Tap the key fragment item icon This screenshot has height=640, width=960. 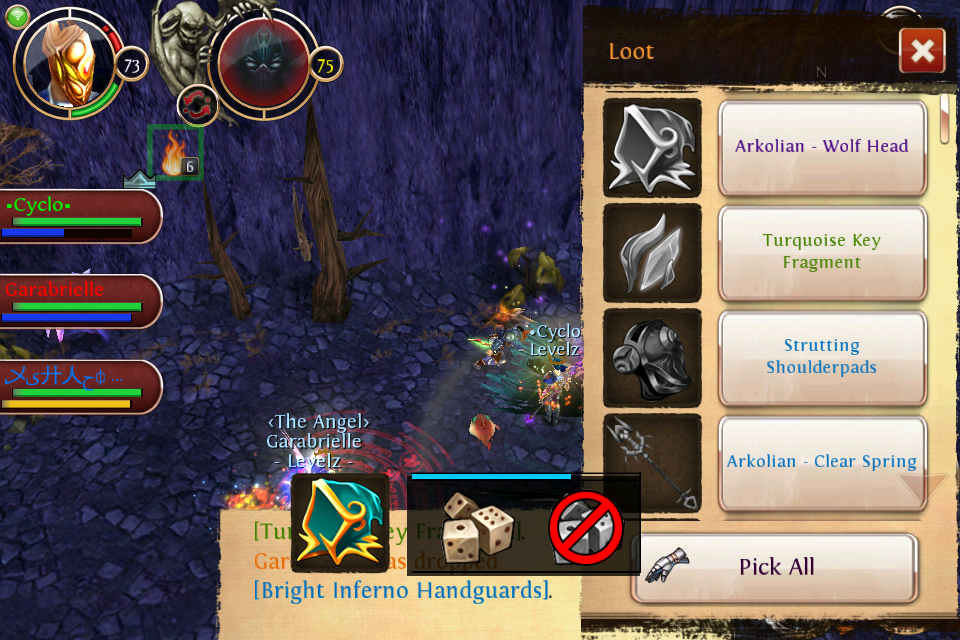click(653, 252)
